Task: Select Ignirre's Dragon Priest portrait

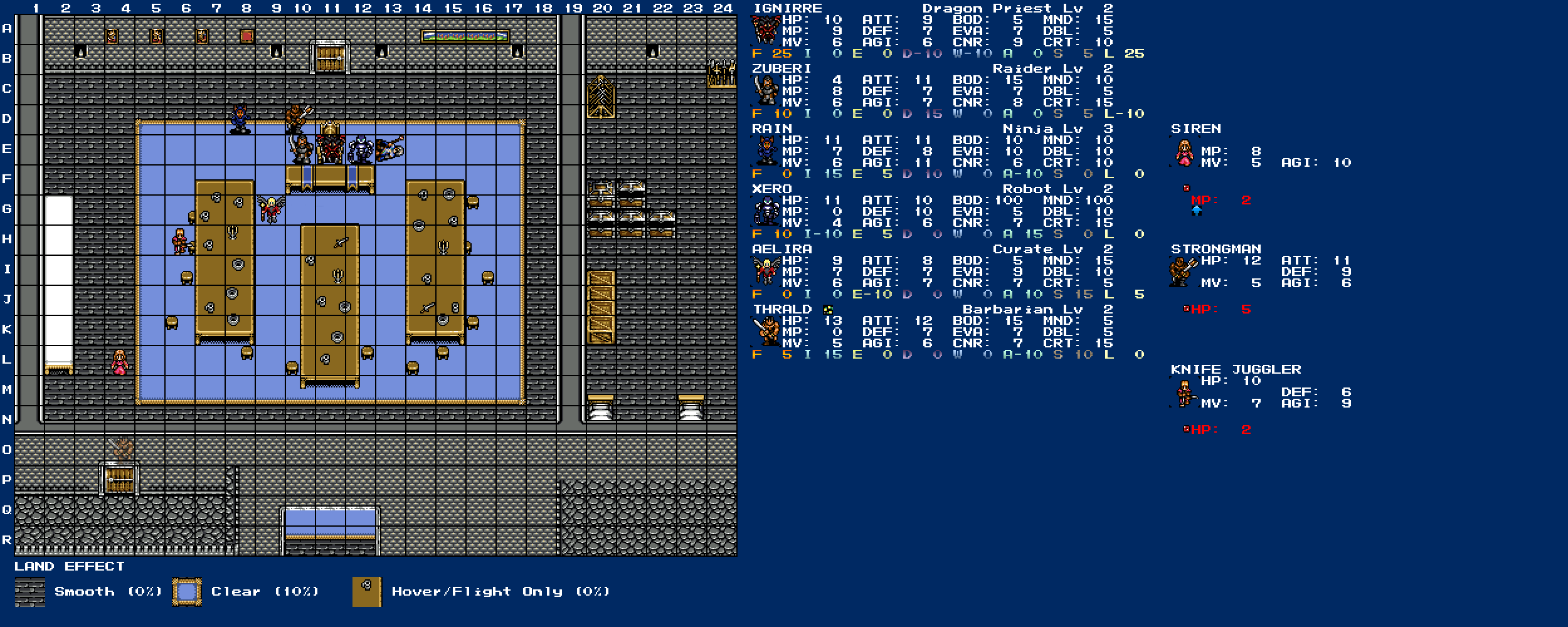Action: (766, 30)
